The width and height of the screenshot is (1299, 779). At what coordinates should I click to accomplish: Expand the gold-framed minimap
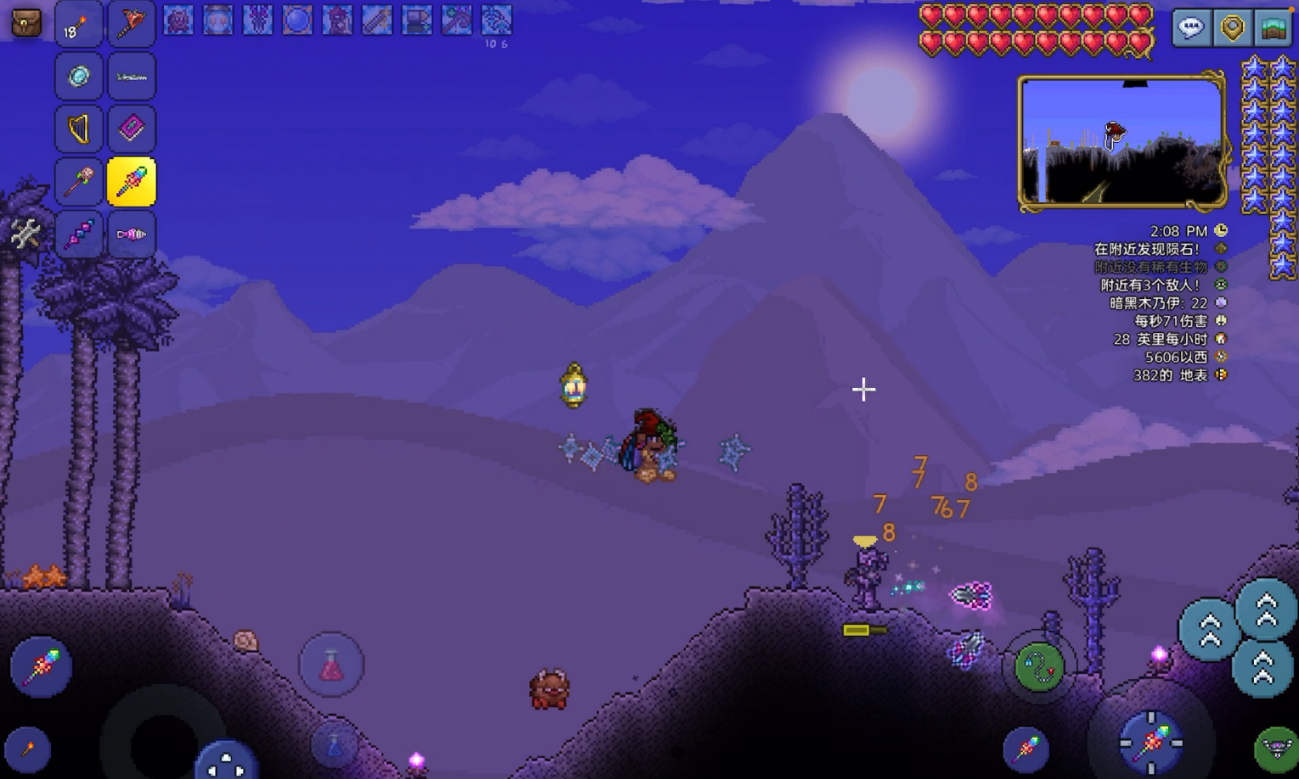coord(1121,141)
